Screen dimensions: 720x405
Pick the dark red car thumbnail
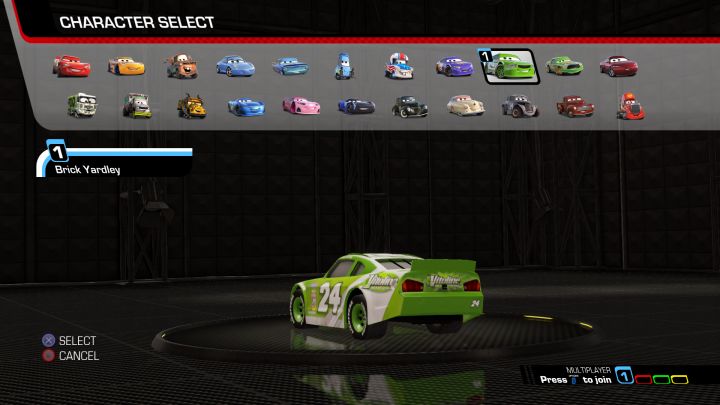click(x=618, y=66)
